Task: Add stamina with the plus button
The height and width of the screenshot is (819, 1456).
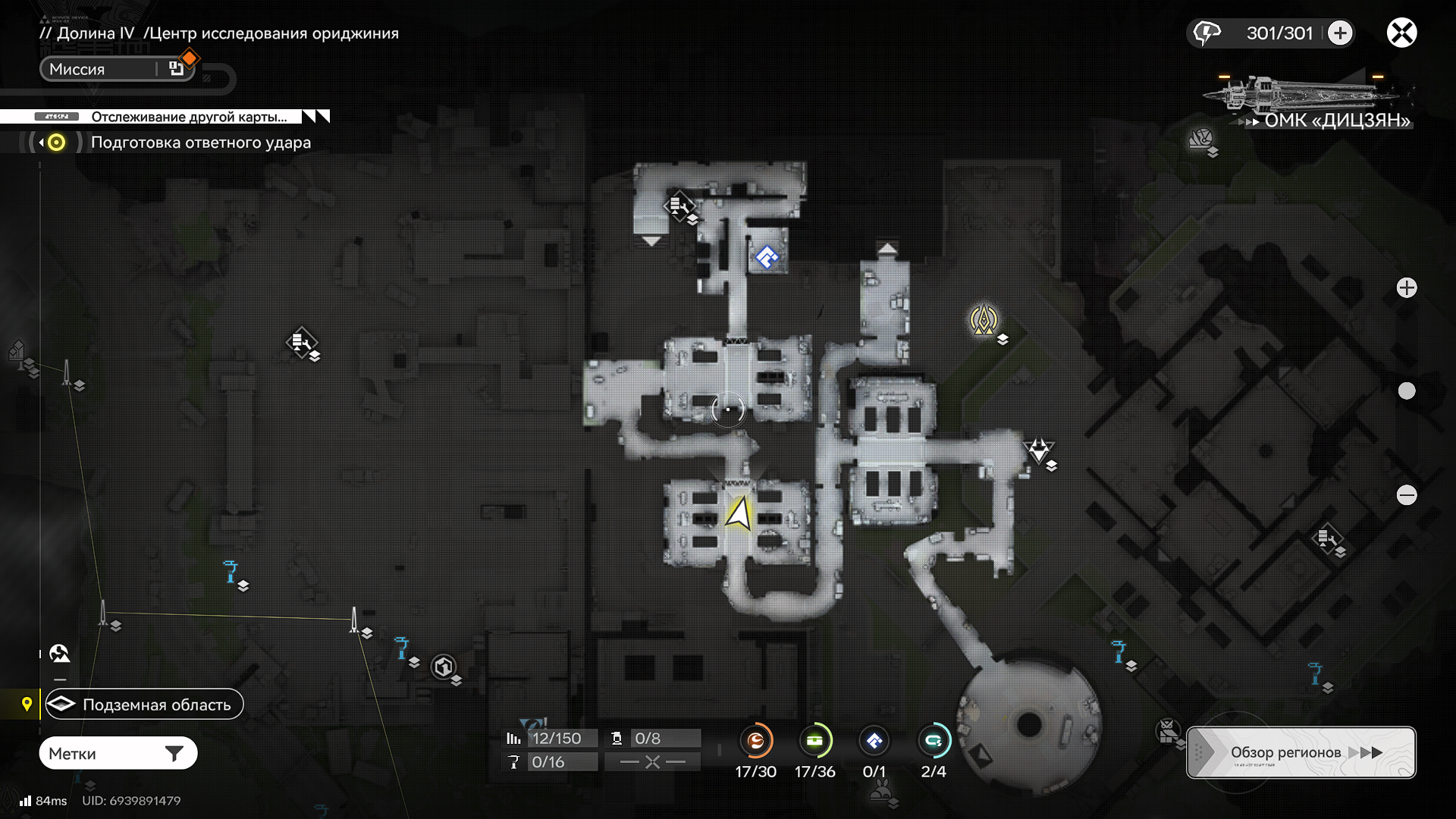Action: pos(1340,33)
